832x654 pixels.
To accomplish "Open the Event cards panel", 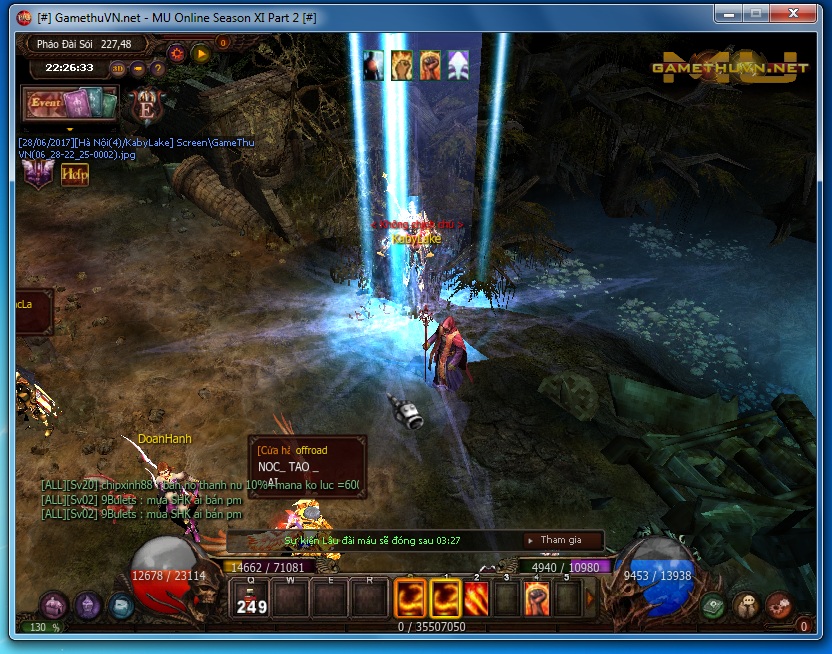I will click(70, 103).
